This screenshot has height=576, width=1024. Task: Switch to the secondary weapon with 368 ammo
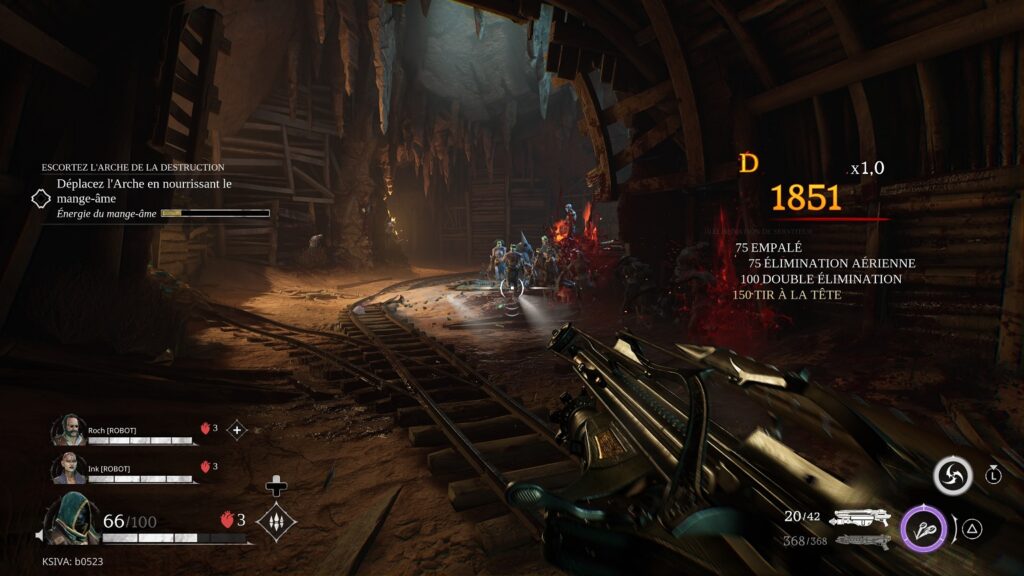[x=861, y=541]
